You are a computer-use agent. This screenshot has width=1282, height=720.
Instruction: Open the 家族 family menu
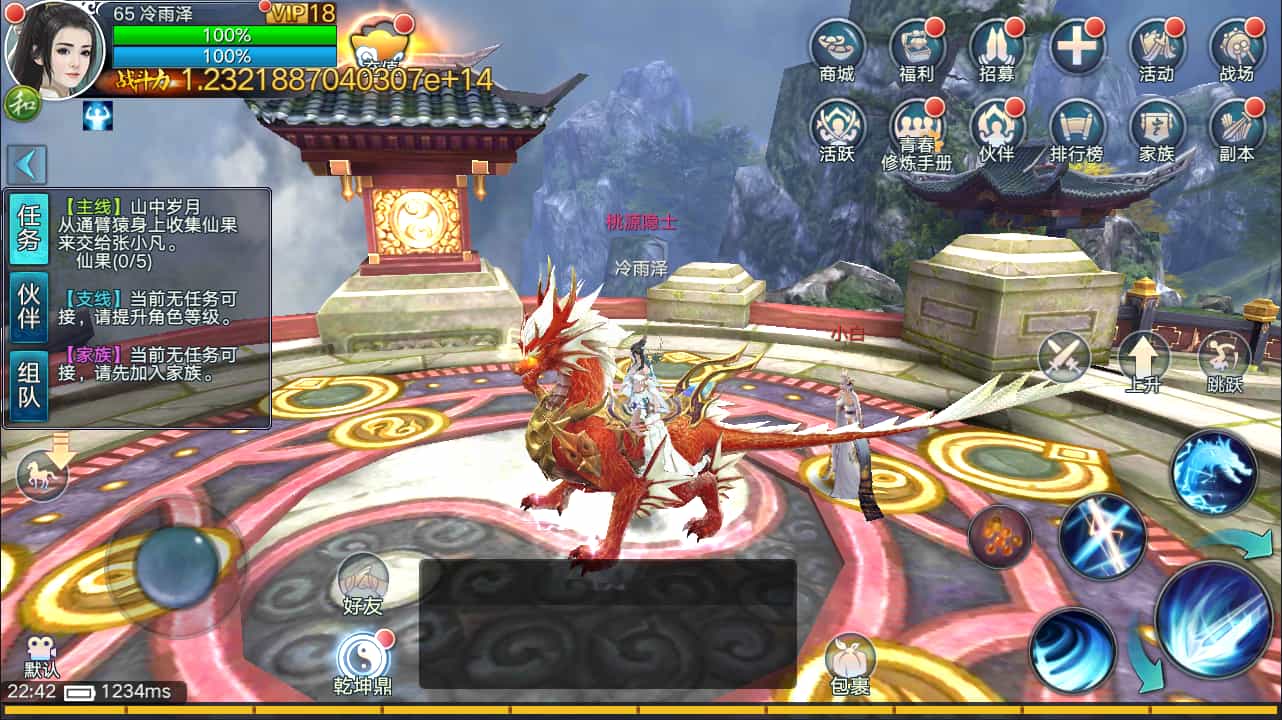pyautogui.click(x=1157, y=128)
